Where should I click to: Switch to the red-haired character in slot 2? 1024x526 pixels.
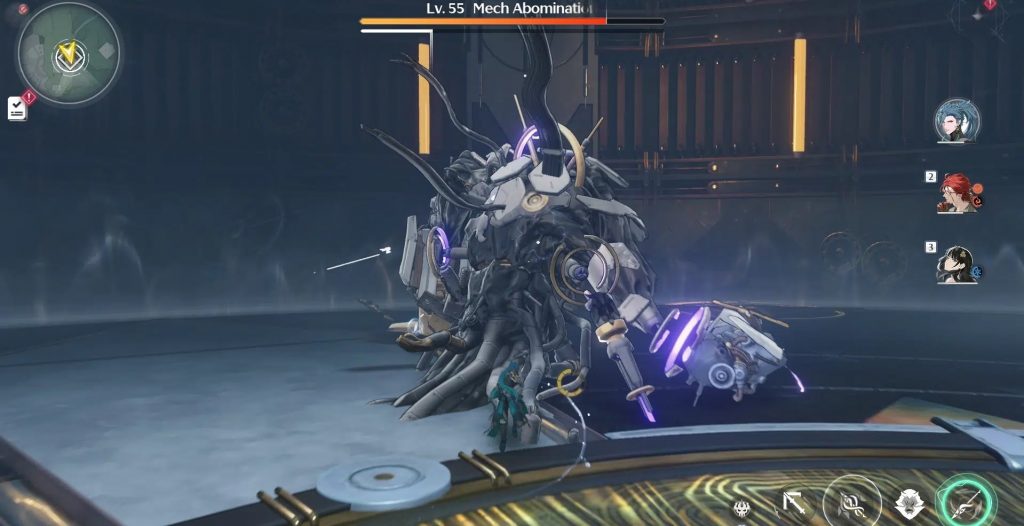[x=957, y=193]
